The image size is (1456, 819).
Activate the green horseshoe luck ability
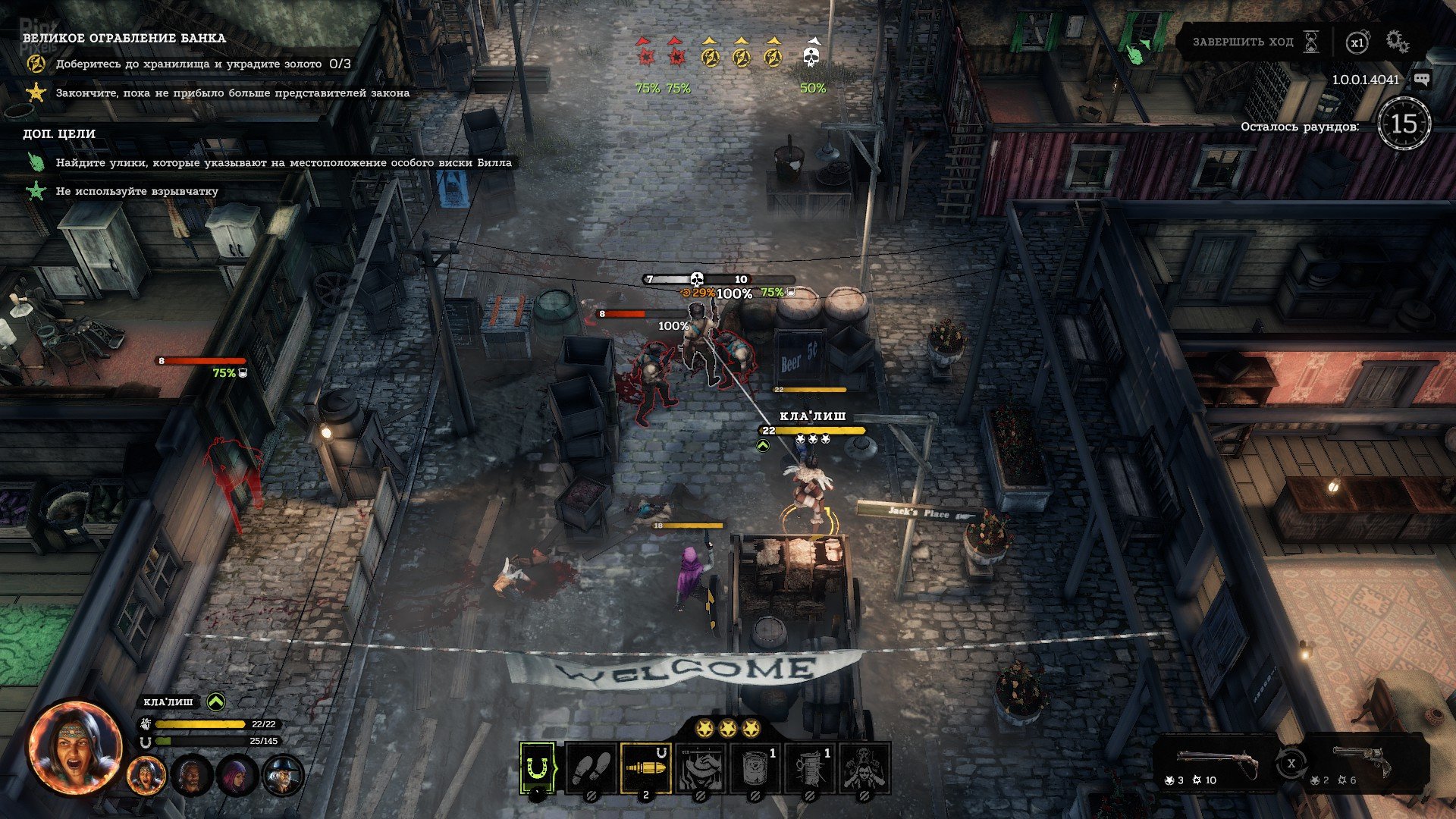[538, 768]
